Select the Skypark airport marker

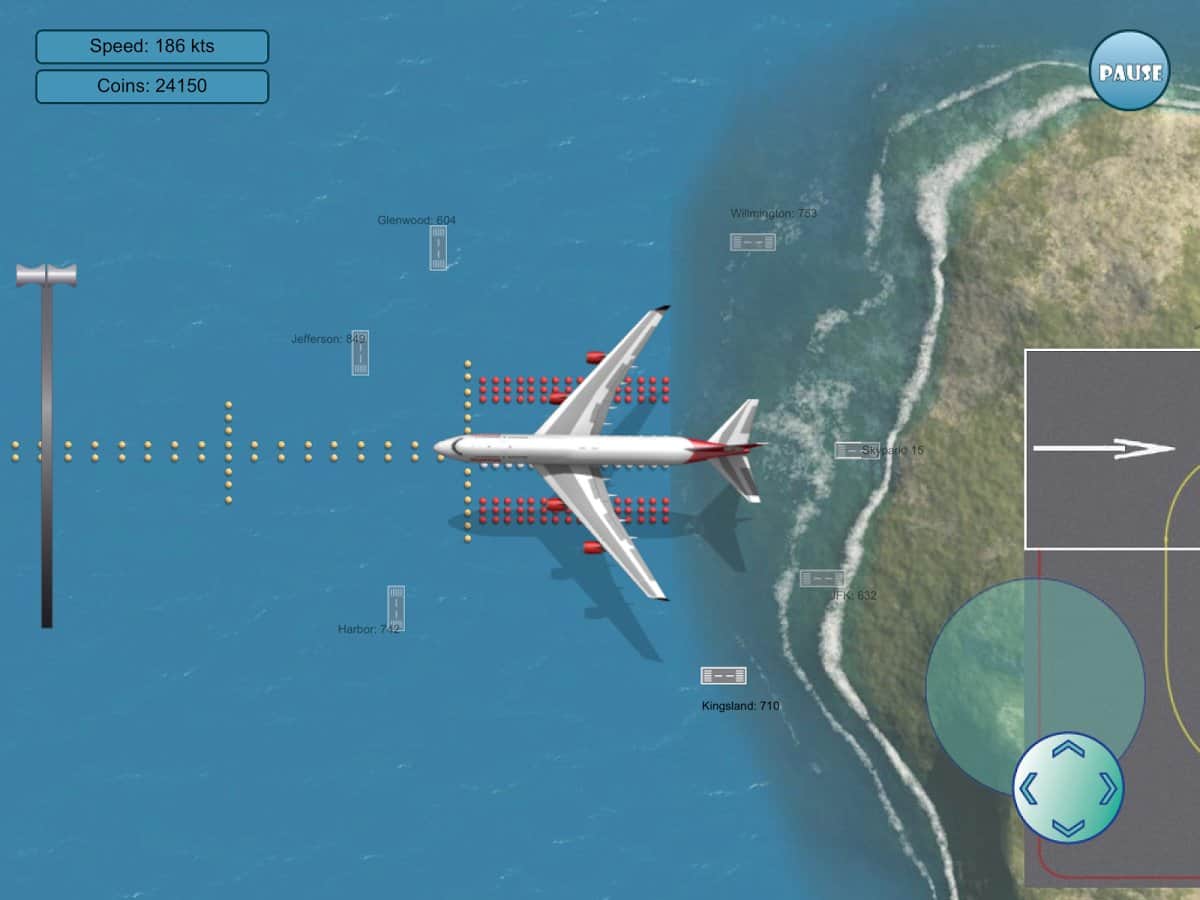(856, 450)
